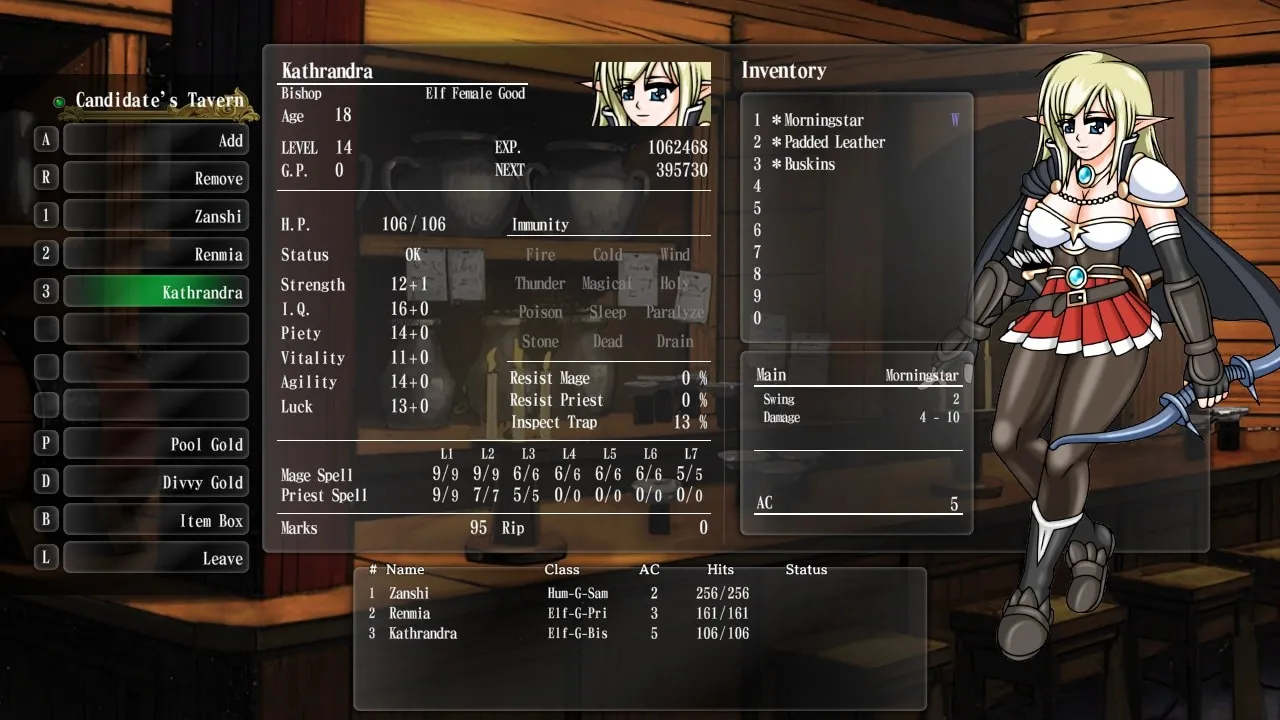1280x720 pixels.
Task: Click Renmia's row in the party roster
Action: pos(560,613)
